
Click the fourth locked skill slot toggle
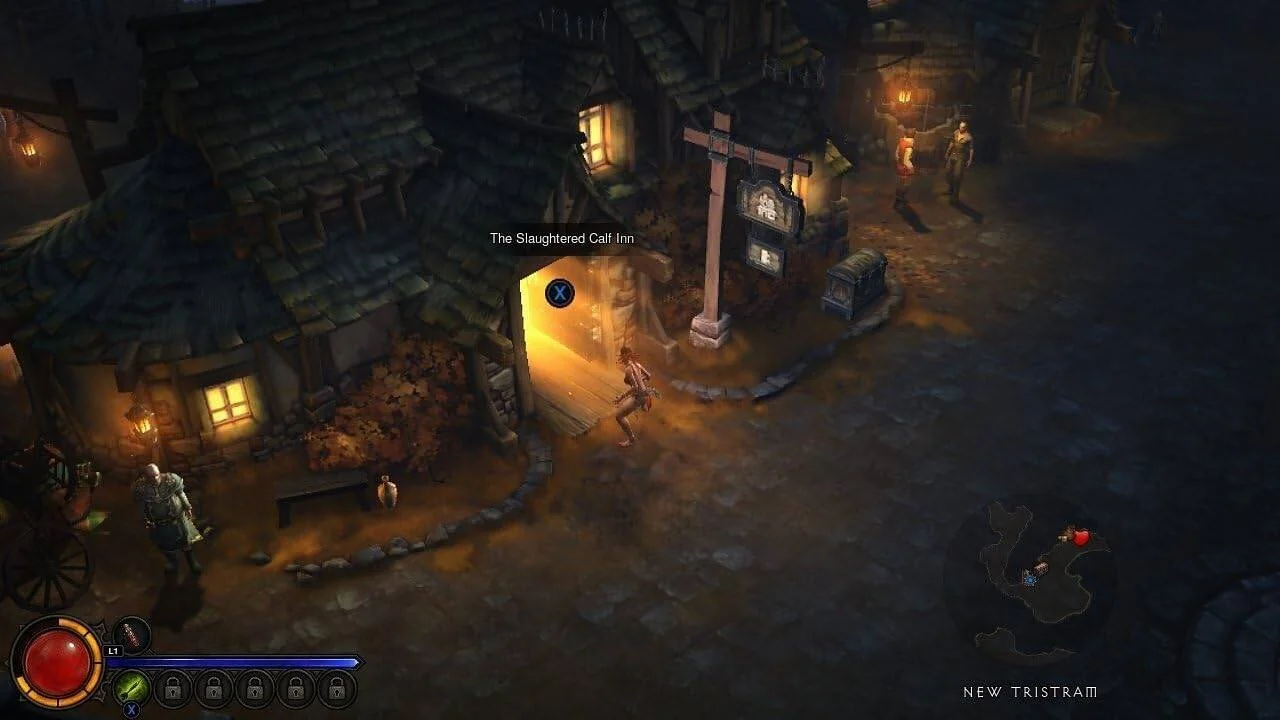point(296,690)
